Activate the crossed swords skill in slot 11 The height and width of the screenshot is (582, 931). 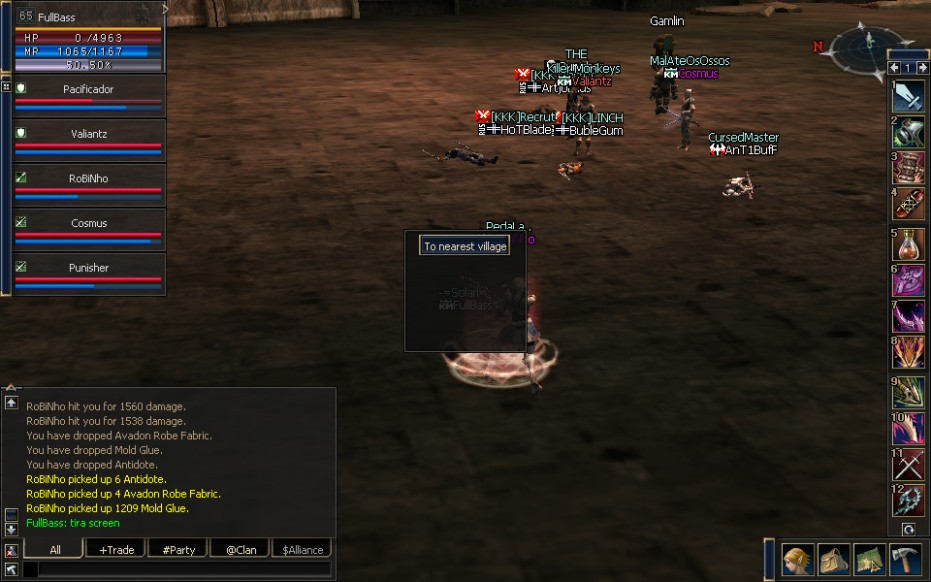click(x=908, y=466)
